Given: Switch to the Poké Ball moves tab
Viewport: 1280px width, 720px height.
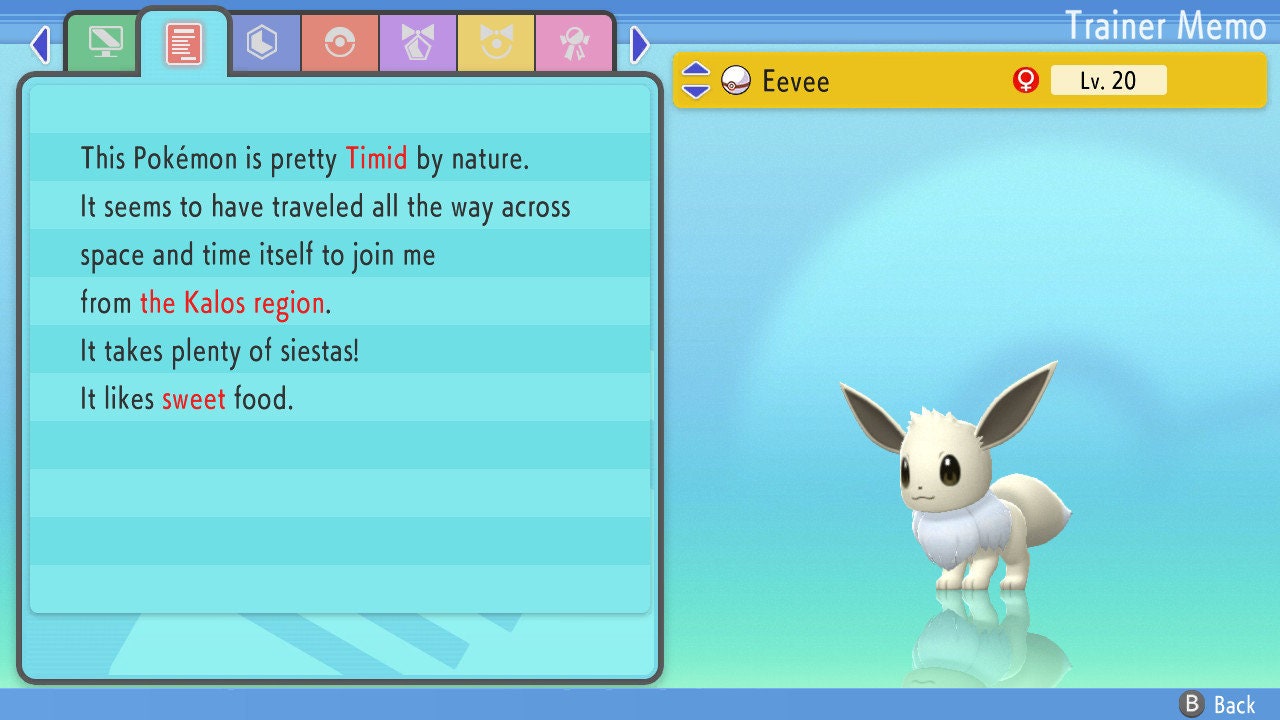Looking at the screenshot, I should 340,43.
